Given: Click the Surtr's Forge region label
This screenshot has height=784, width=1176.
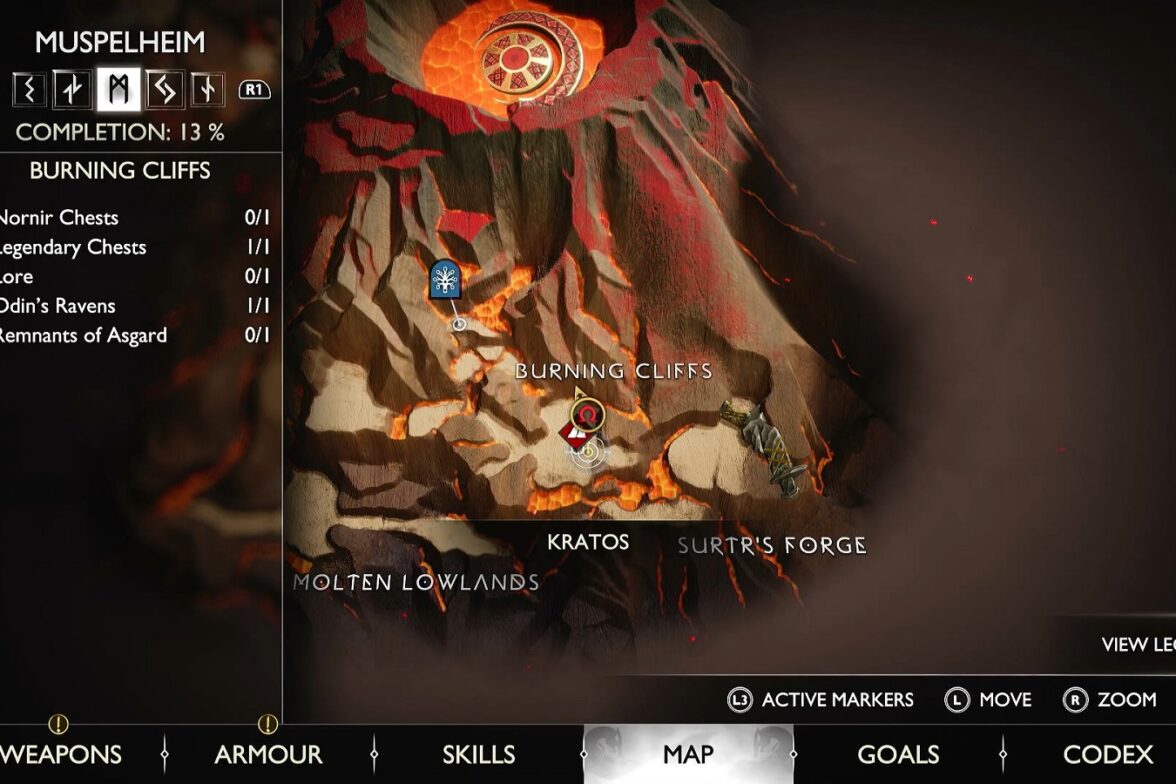Looking at the screenshot, I should click(x=772, y=546).
